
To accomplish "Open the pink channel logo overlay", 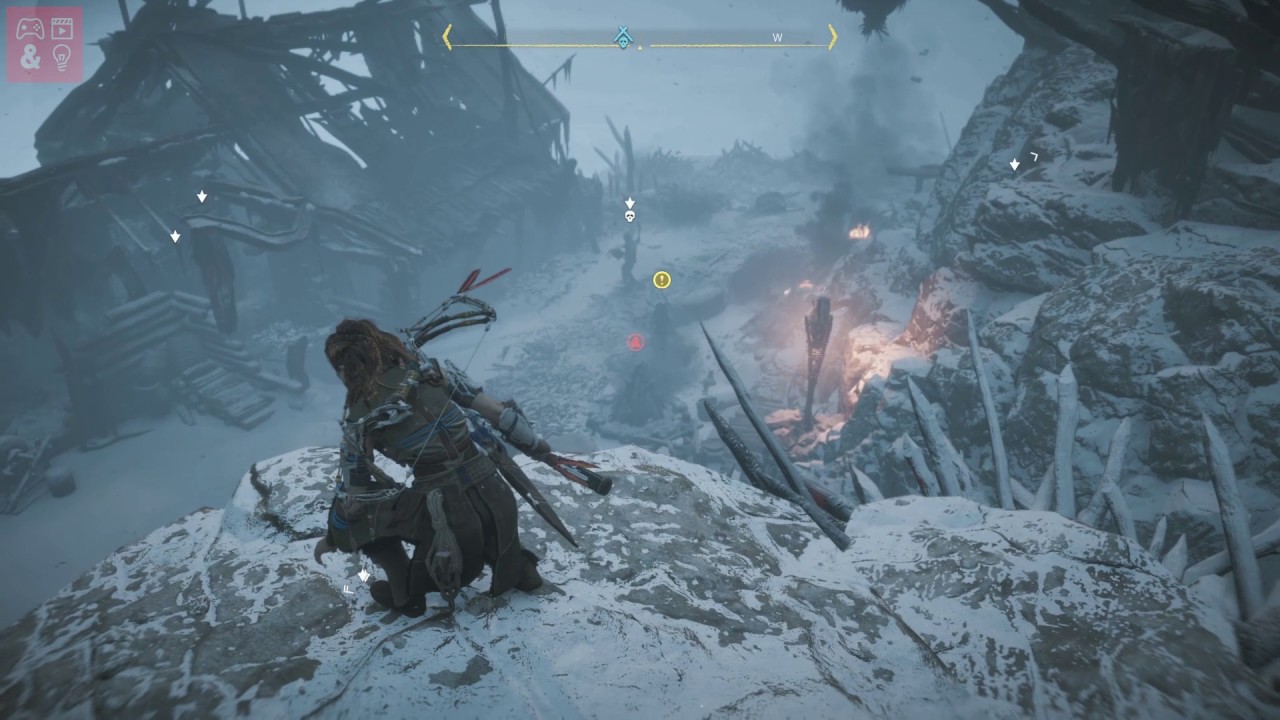I will point(45,44).
